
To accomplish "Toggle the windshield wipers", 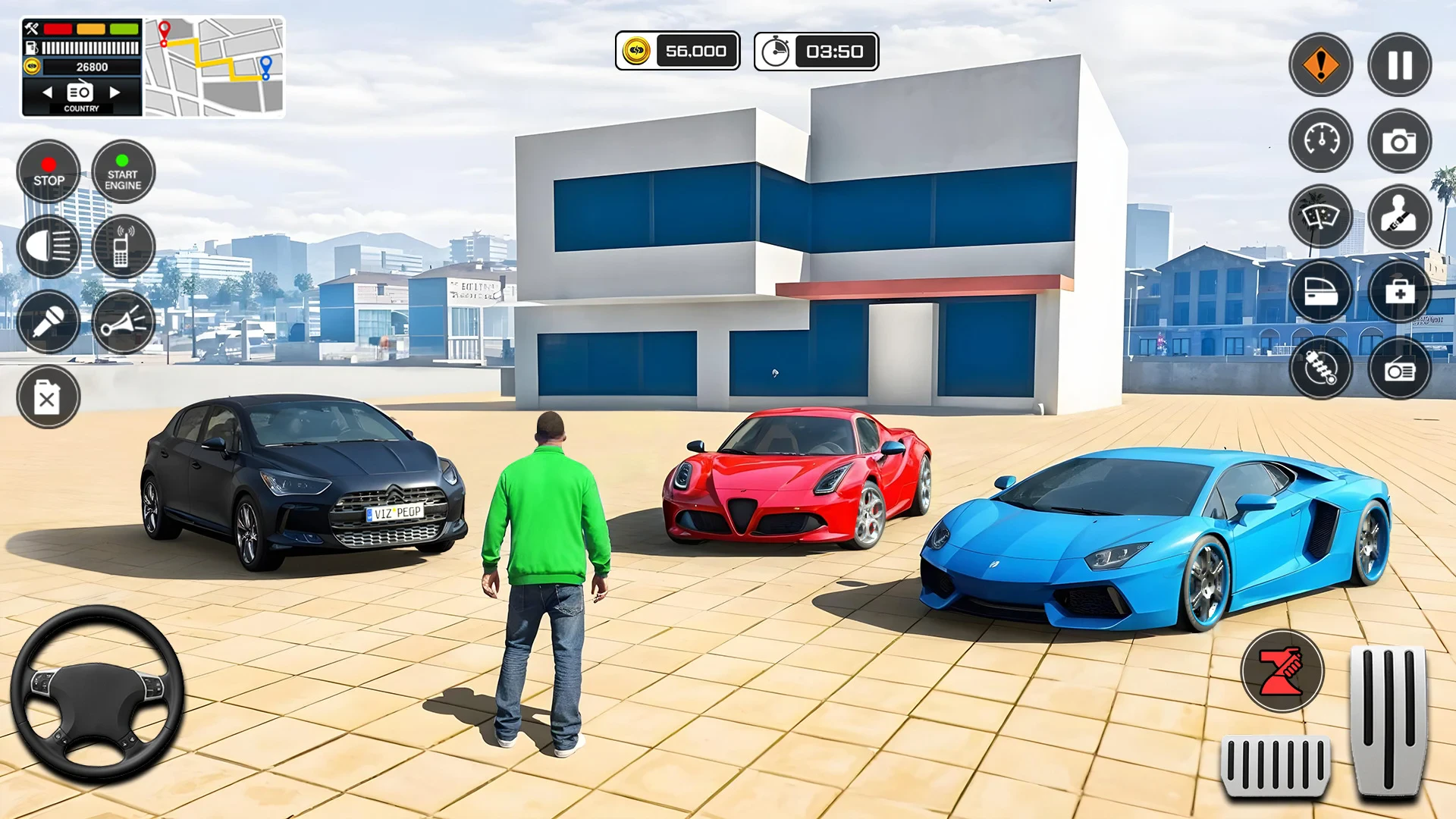I will 1320,216.
